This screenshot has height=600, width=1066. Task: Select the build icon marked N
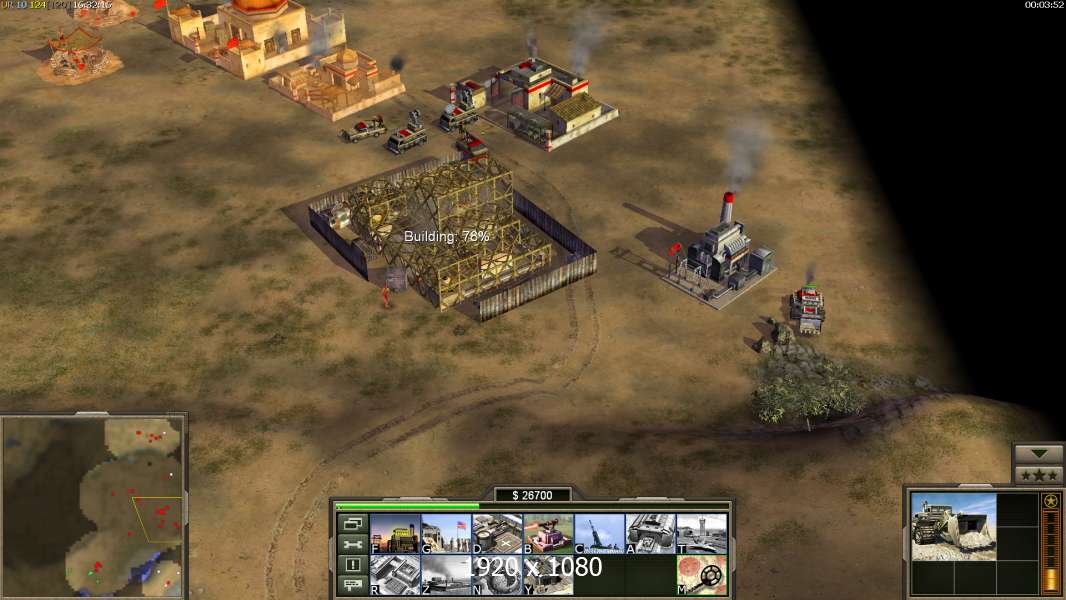coord(497,575)
